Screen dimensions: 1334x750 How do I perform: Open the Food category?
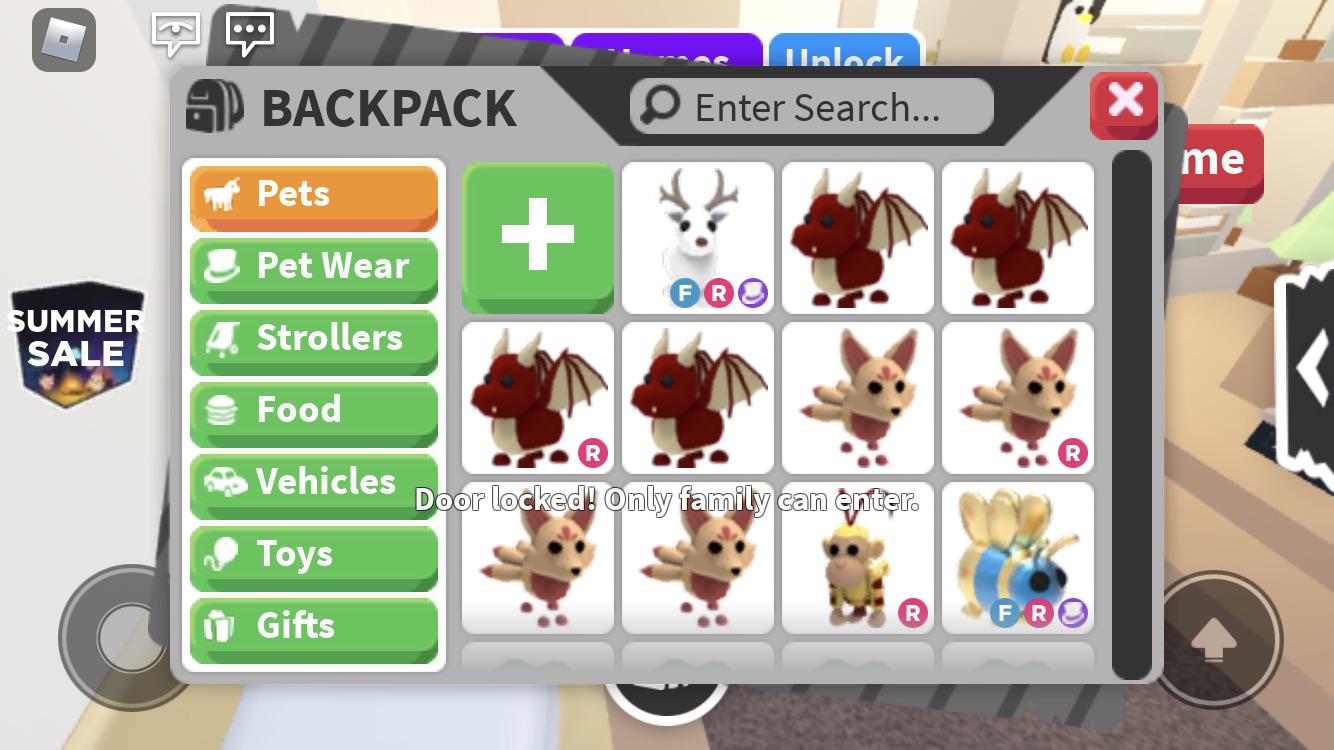pyautogui.click(x=222, y=410)
